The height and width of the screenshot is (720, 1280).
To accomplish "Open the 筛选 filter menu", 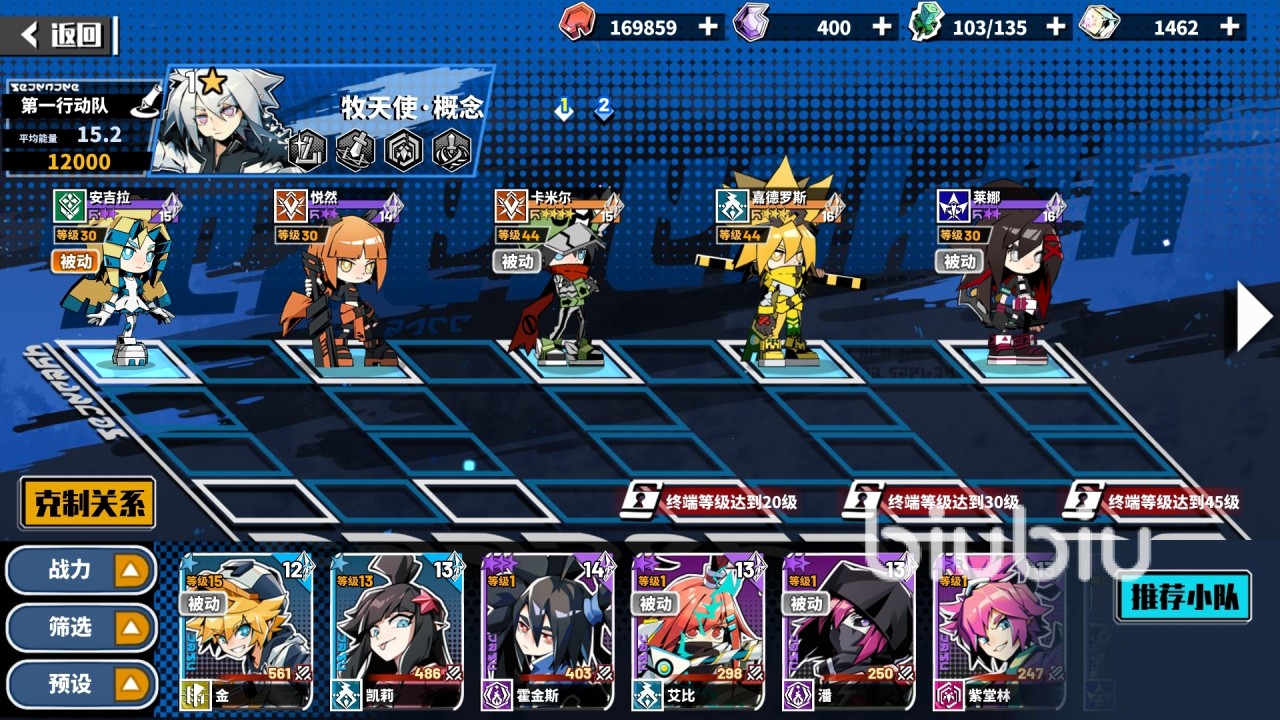I will (x=82, y=628).
